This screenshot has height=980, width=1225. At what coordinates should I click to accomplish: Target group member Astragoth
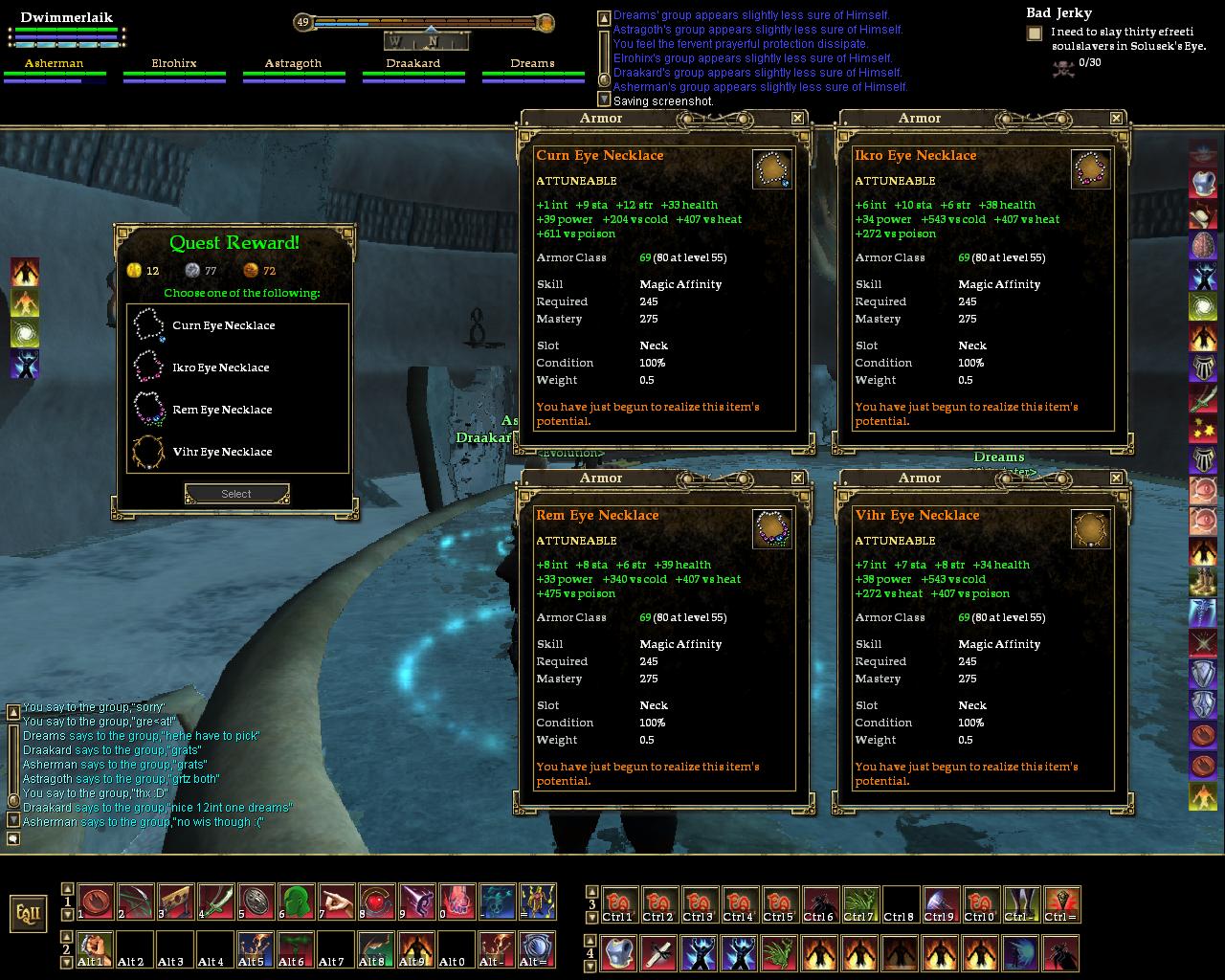click(x=293, y=64)
